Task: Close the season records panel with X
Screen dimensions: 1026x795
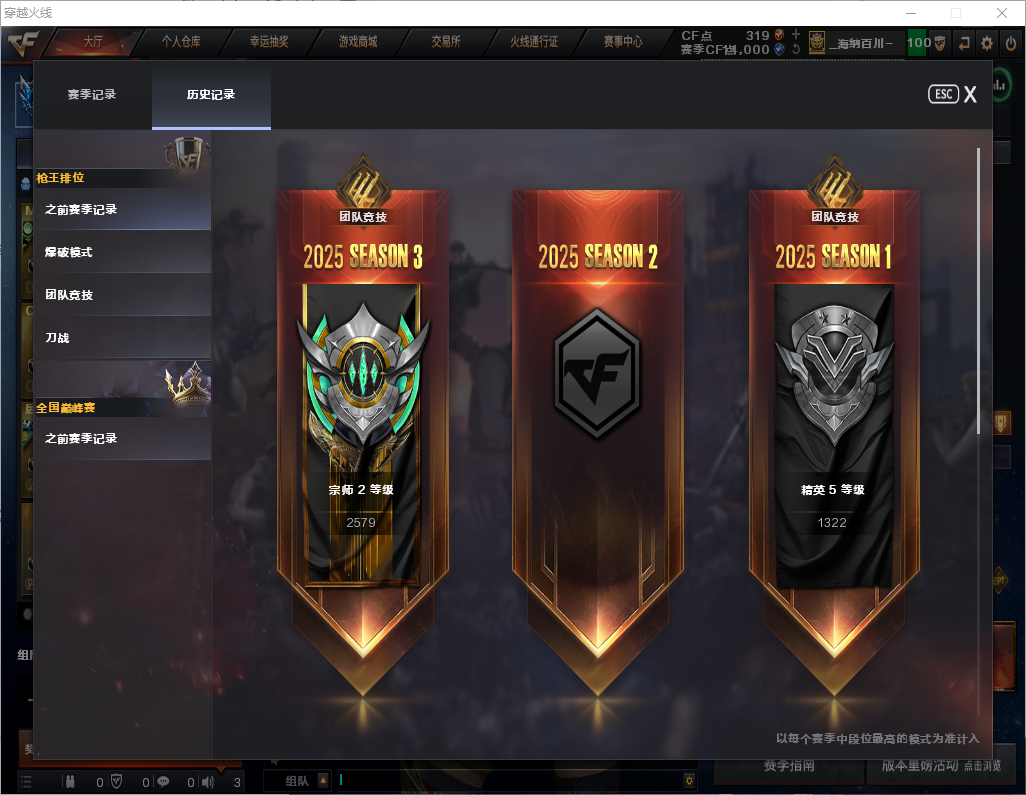Action: [x=970, y=95]
